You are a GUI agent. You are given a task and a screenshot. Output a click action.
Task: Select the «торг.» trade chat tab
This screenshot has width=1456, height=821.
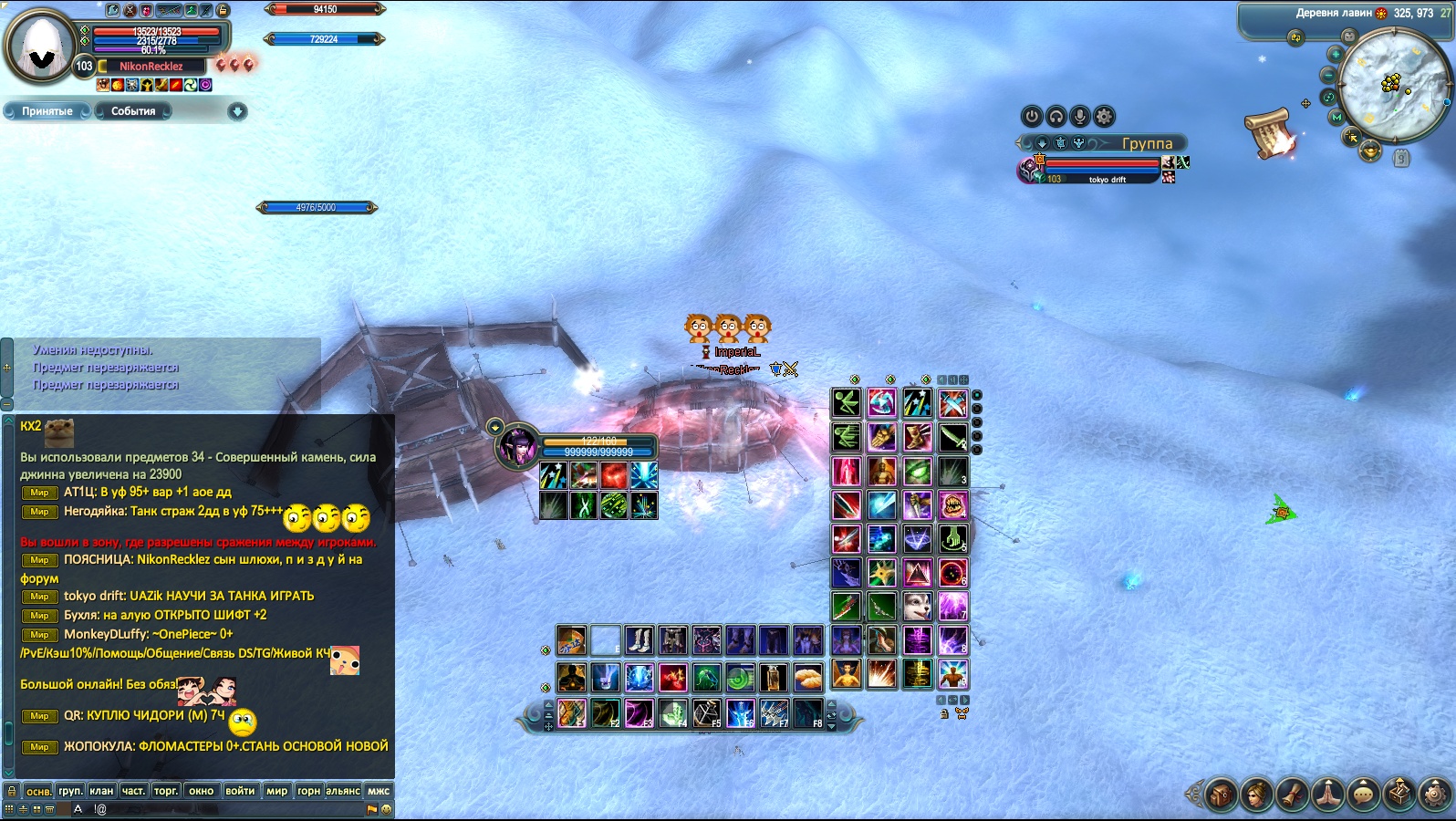coord(165,791)
